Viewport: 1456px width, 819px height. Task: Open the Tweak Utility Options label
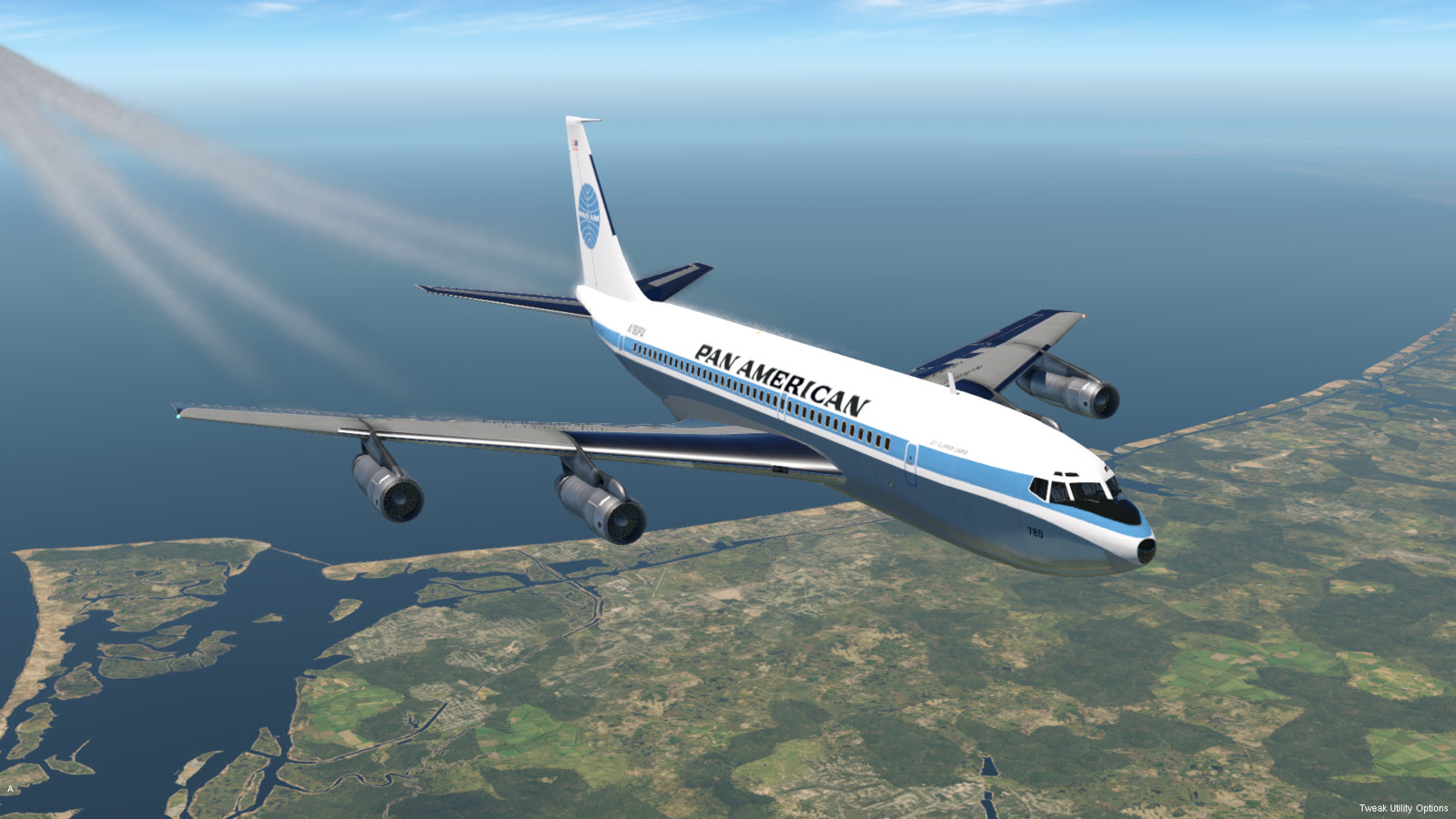[x=1403, y=808]
